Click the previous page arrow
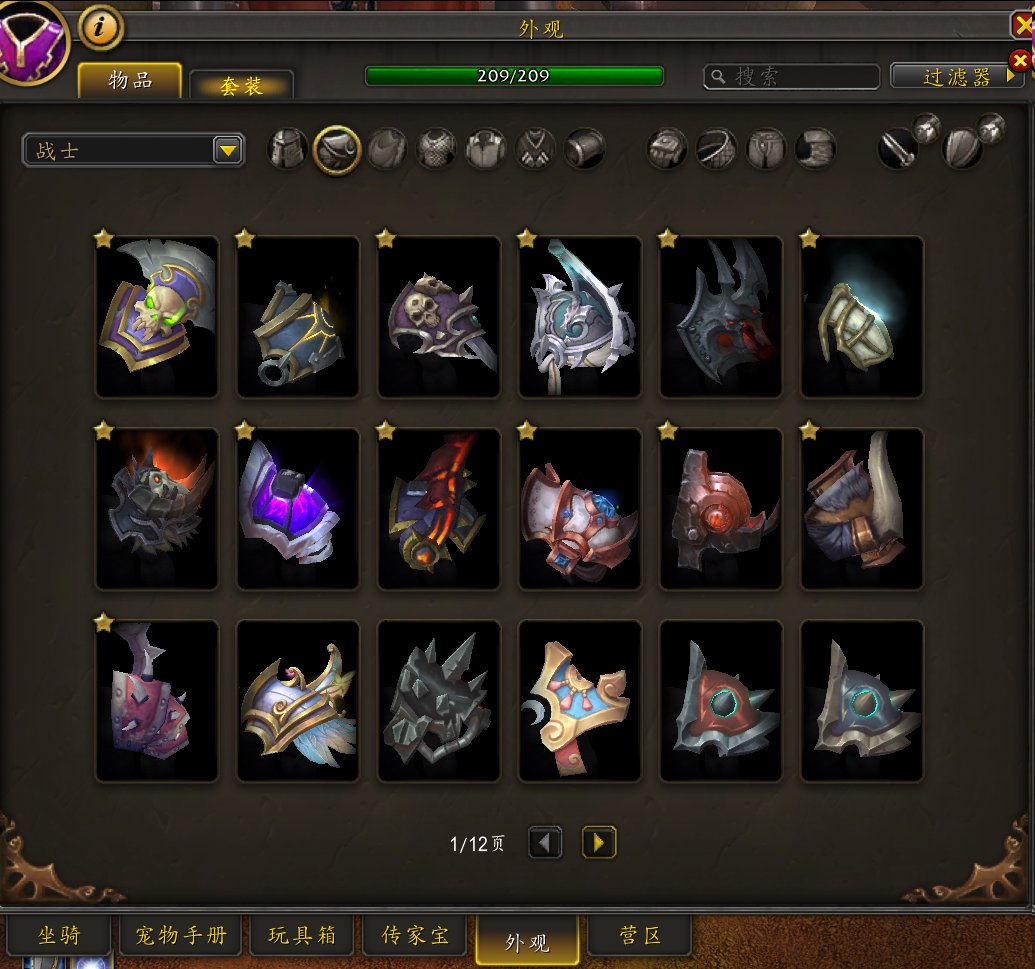 545,843
